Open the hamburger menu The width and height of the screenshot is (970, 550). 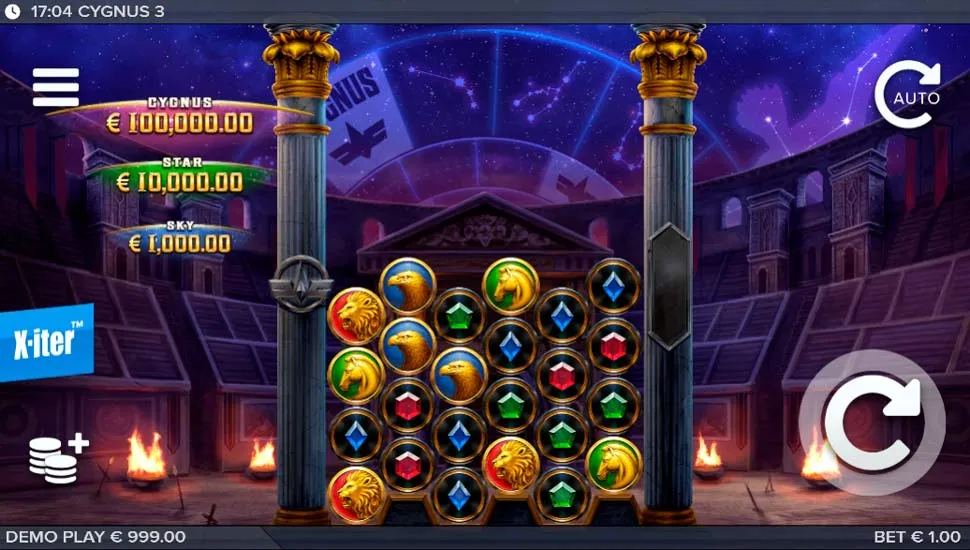55,88
